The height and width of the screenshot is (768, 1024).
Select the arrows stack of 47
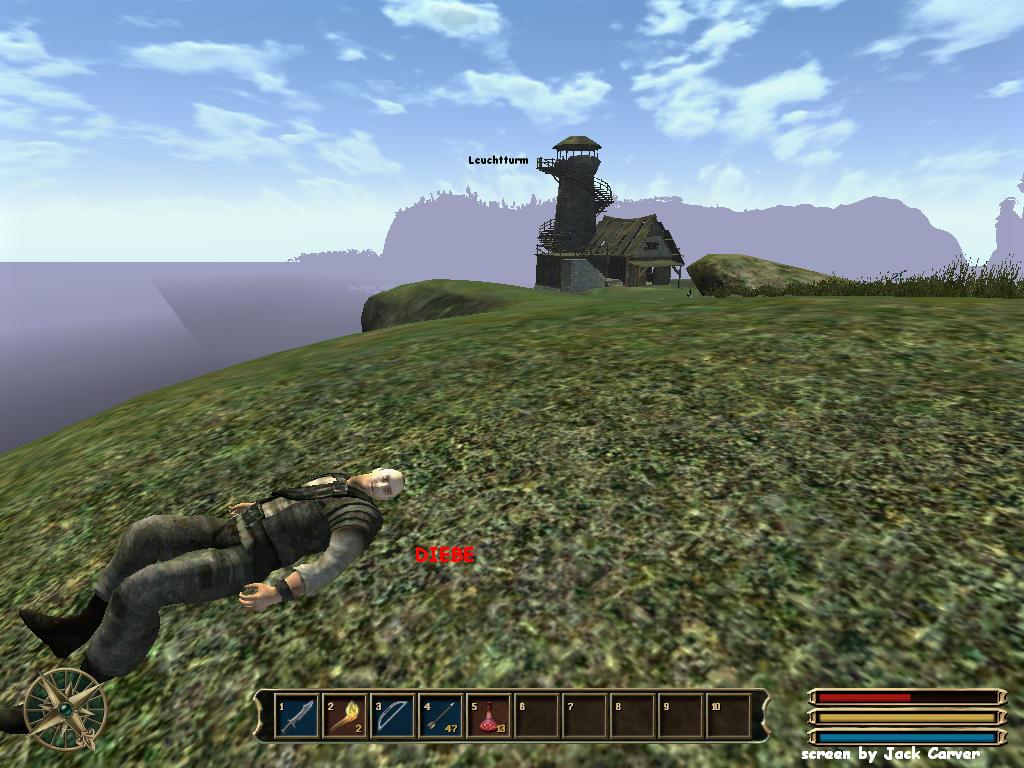coord(441,716)
